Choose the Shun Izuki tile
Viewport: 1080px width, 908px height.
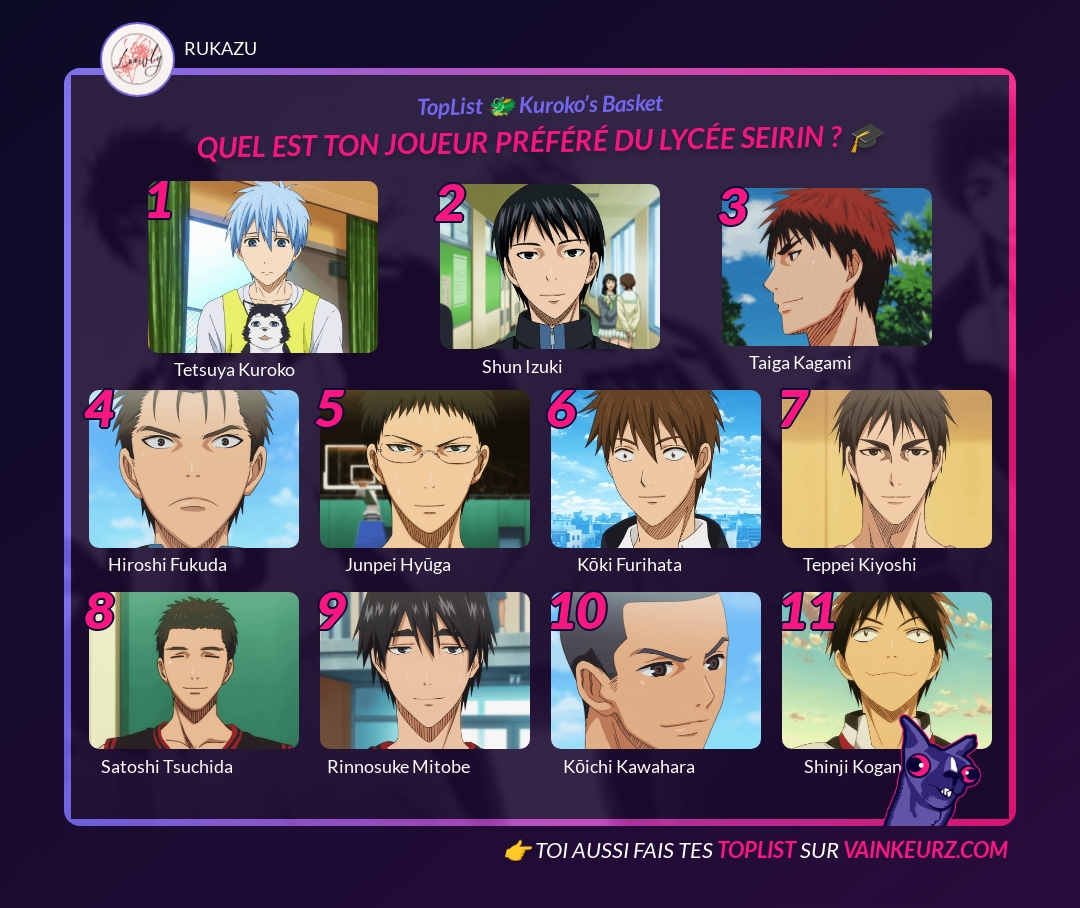click(x=549, y=267)
